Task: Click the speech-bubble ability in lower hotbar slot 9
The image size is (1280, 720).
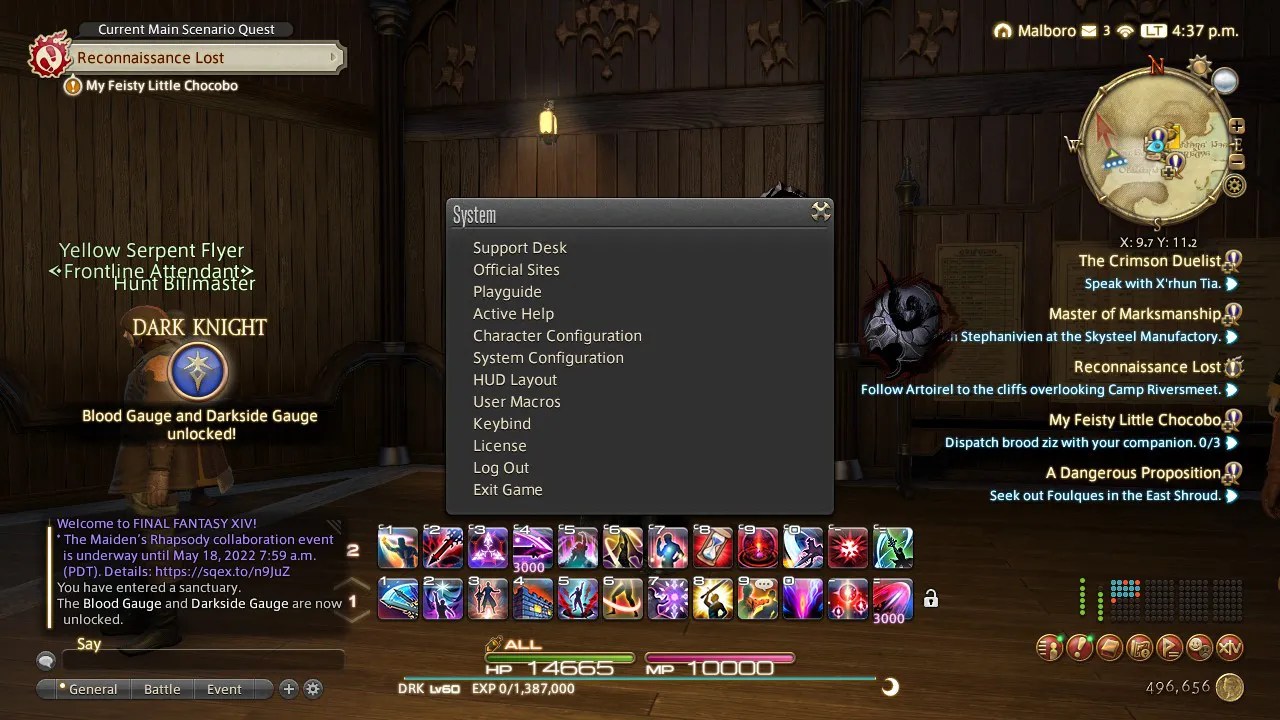Action: [757, 597]
